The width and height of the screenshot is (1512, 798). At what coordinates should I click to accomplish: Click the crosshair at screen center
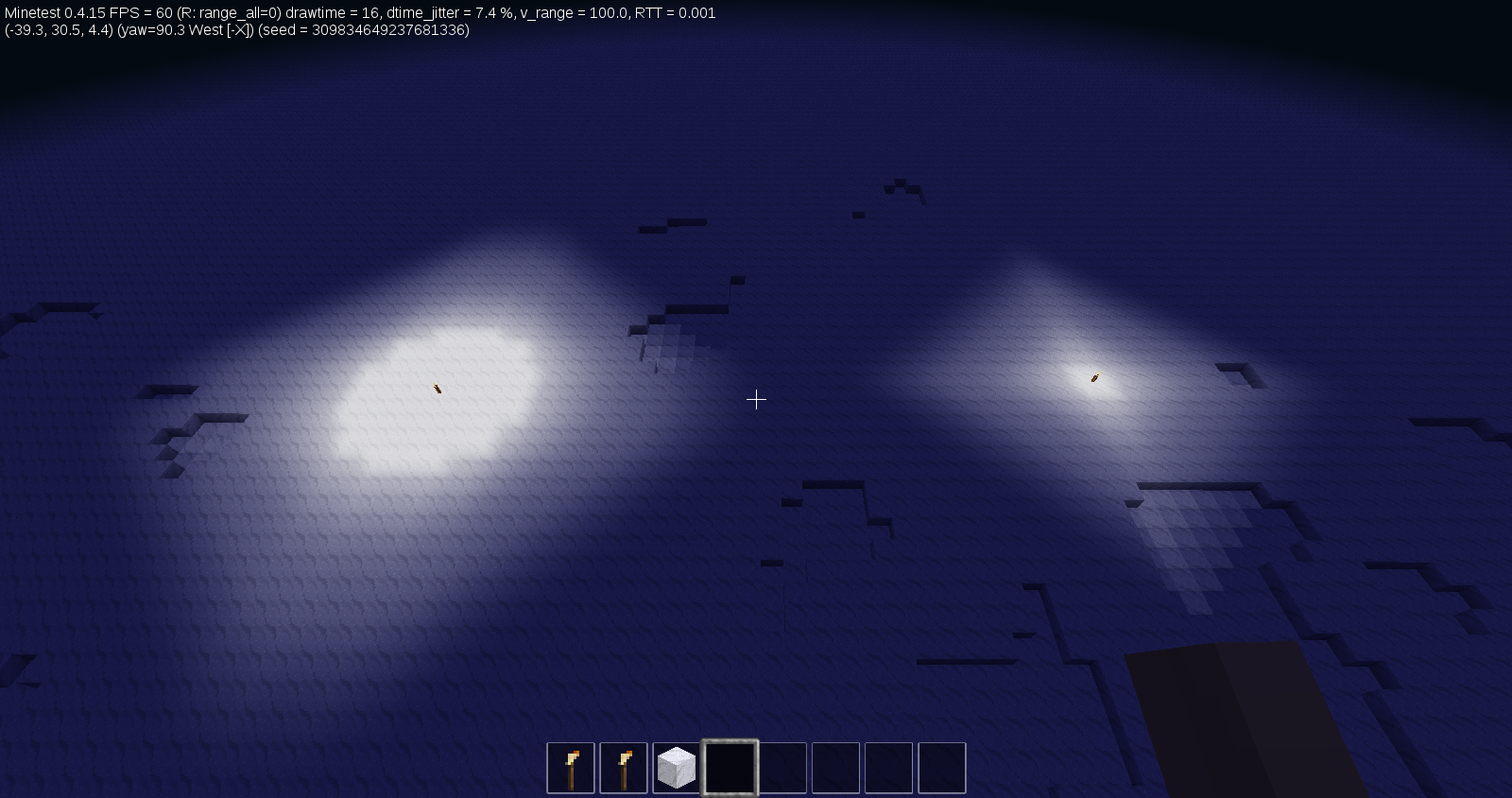(x=756, y=400)
